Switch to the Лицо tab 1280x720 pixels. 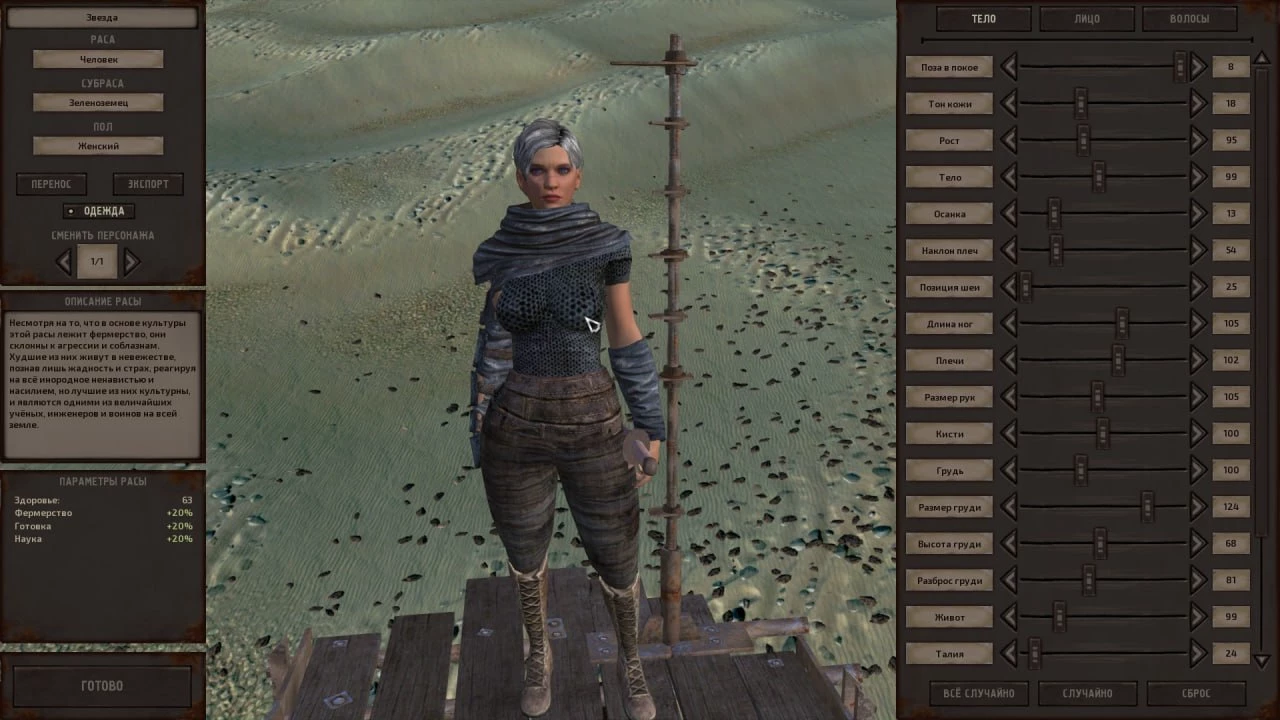1086,19
